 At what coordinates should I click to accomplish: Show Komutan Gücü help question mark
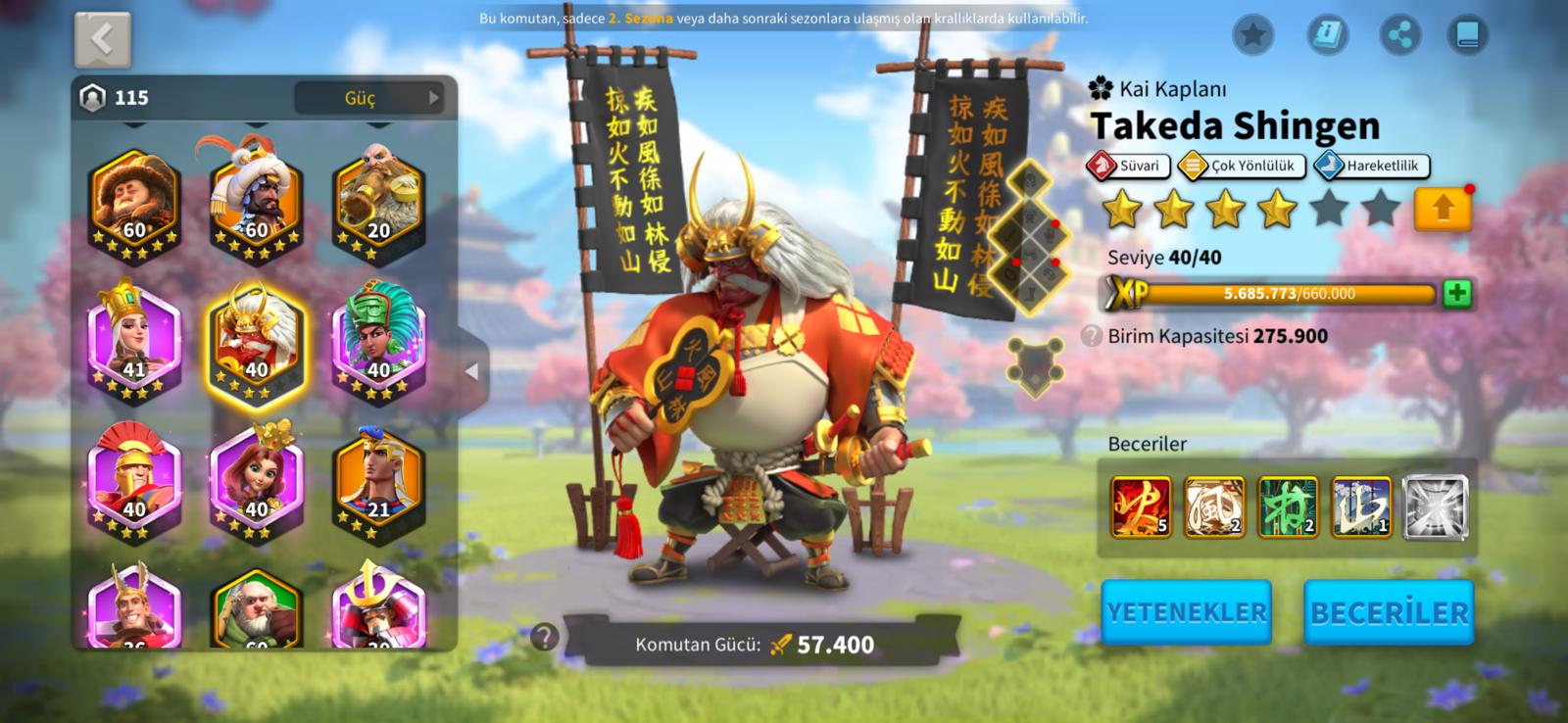pos(544,638)
